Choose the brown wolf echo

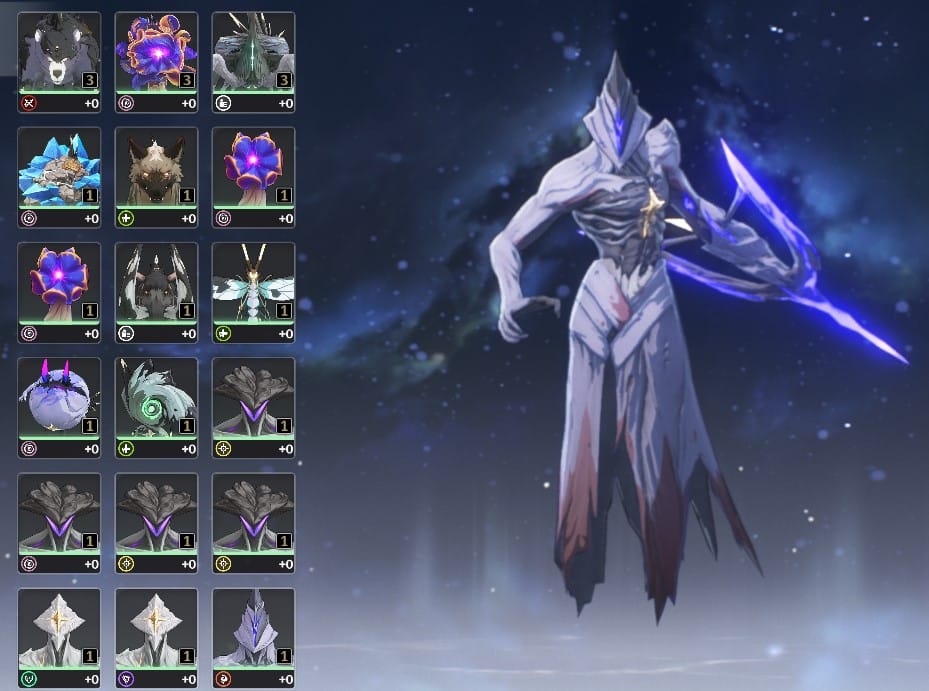pyautogui.click(x=156, y=168)
